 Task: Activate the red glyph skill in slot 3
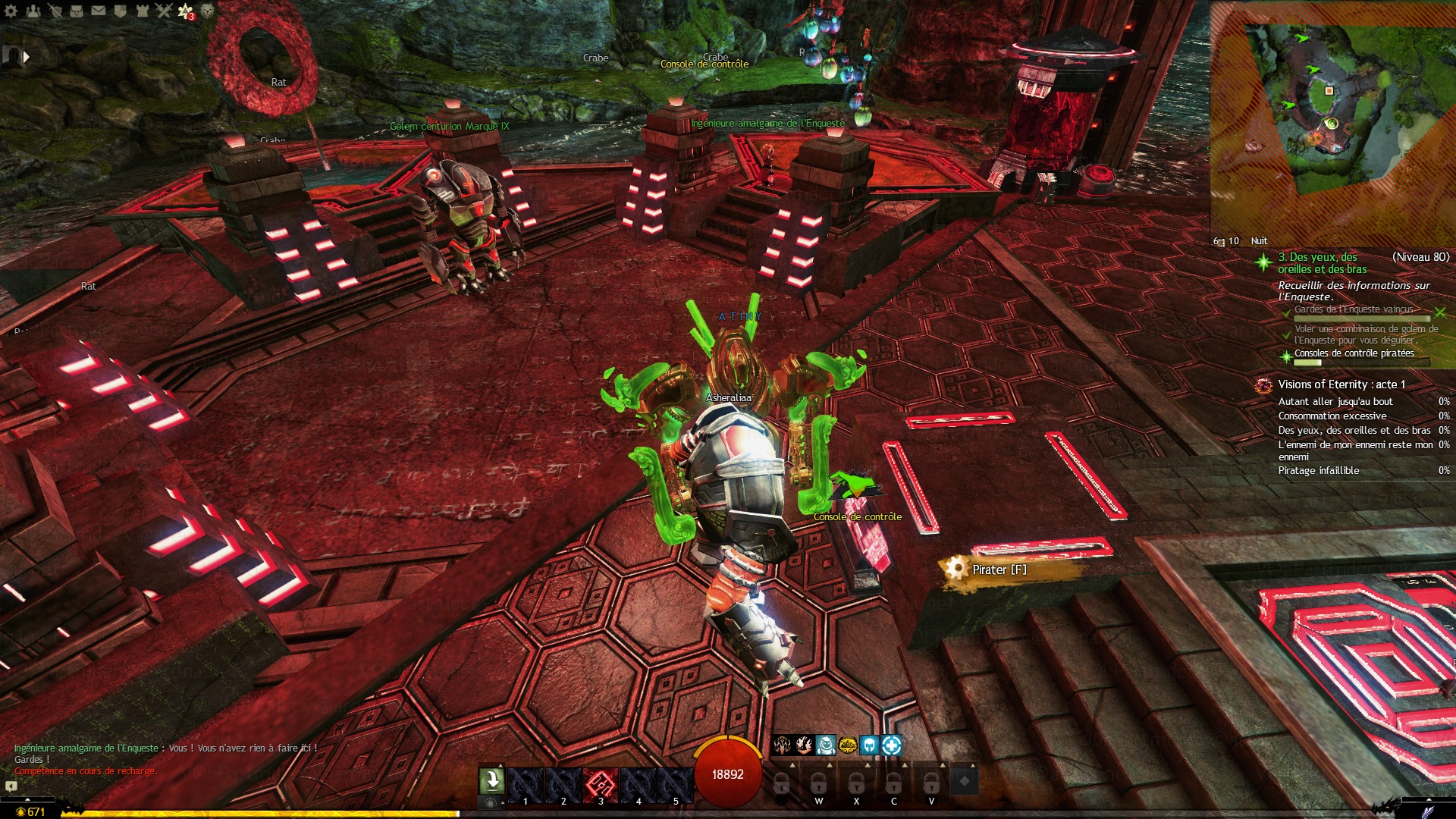(601, 783)
